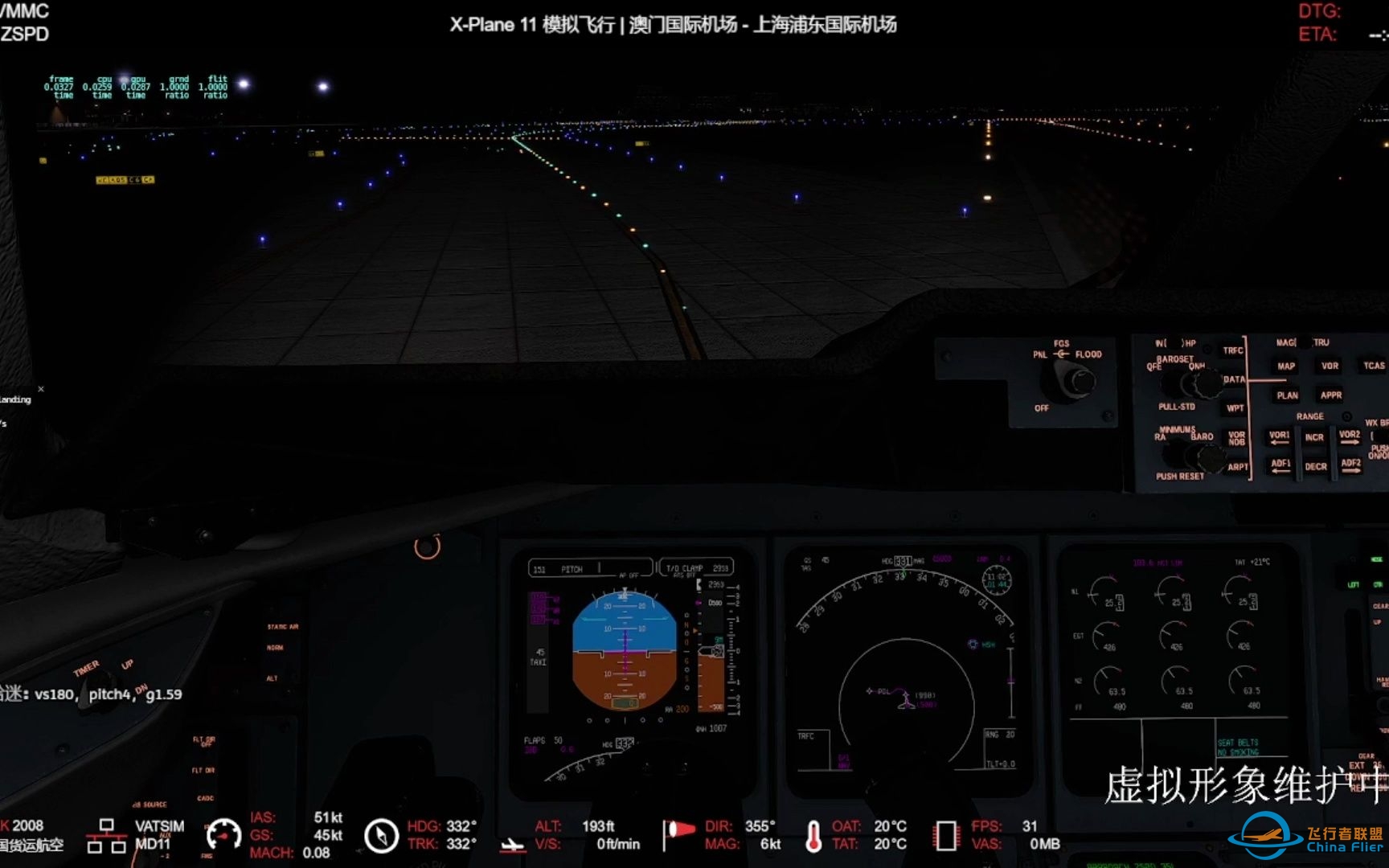
Task: Click the red airplane altitude icon
Action: coord(512,845)
